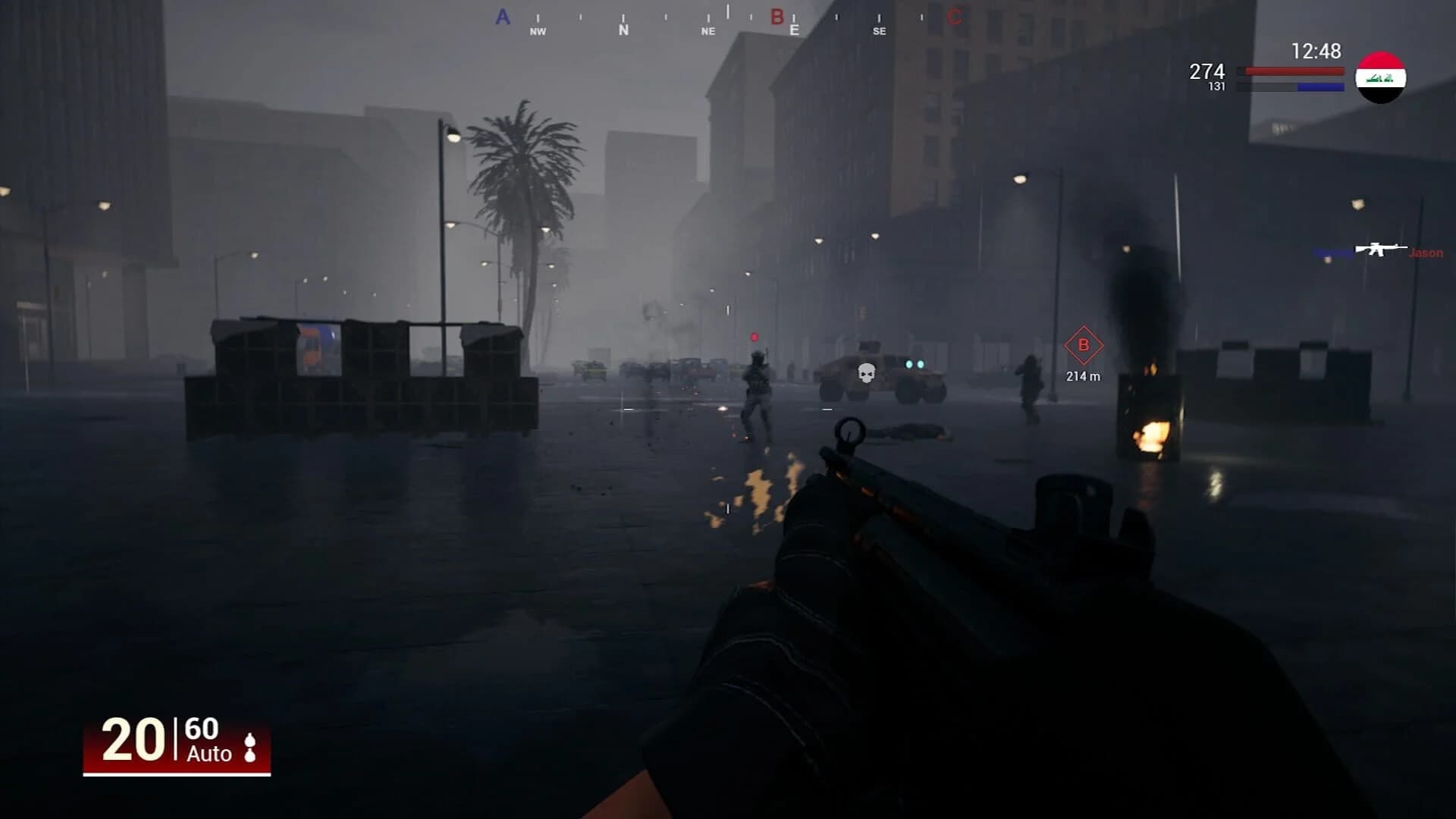1456x819 pixels.
Task: Click the C objective marker on the compass
Action: point(954,17)
